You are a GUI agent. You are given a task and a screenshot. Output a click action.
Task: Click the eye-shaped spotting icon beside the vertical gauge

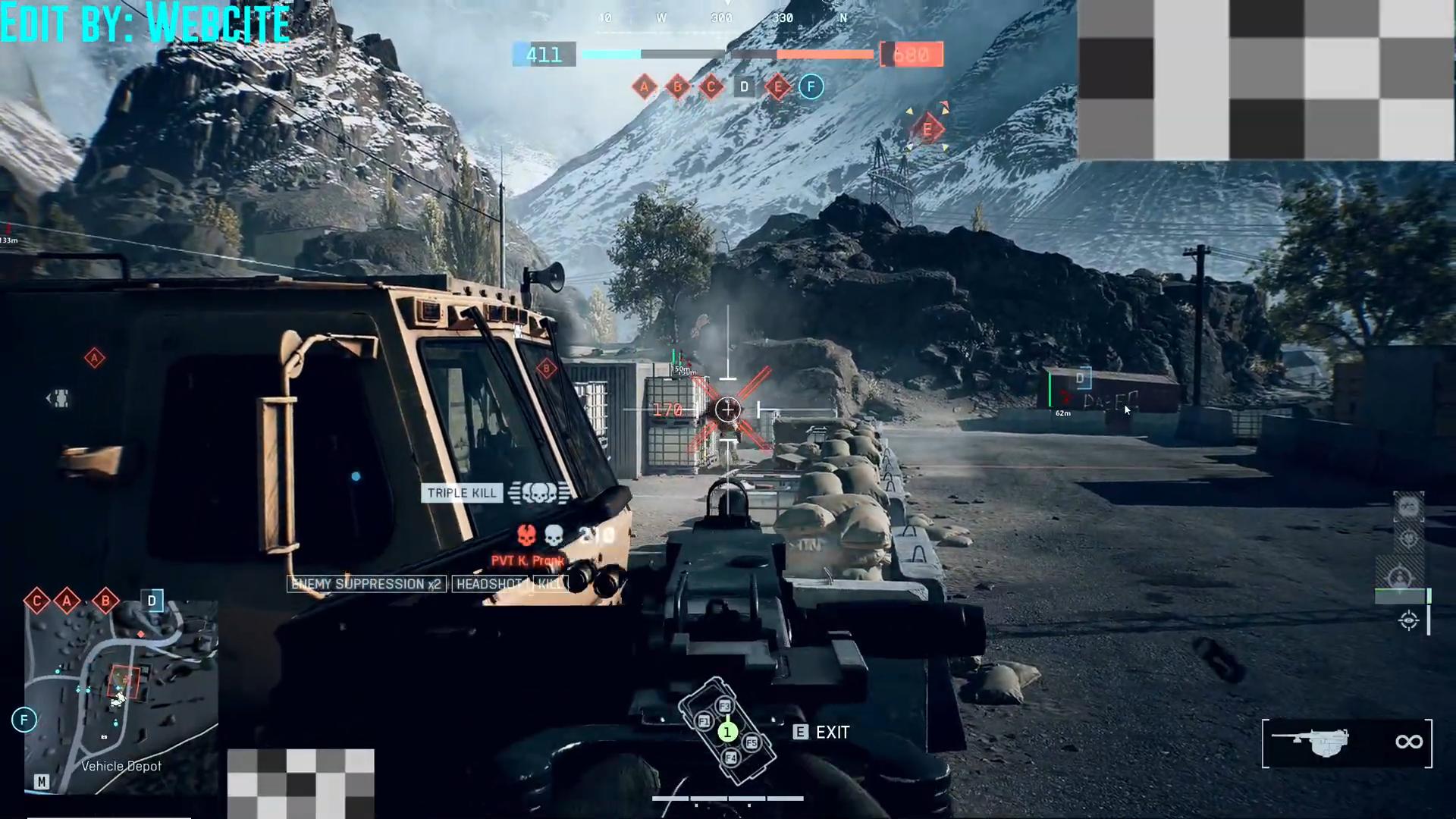tap(1408, 621)
